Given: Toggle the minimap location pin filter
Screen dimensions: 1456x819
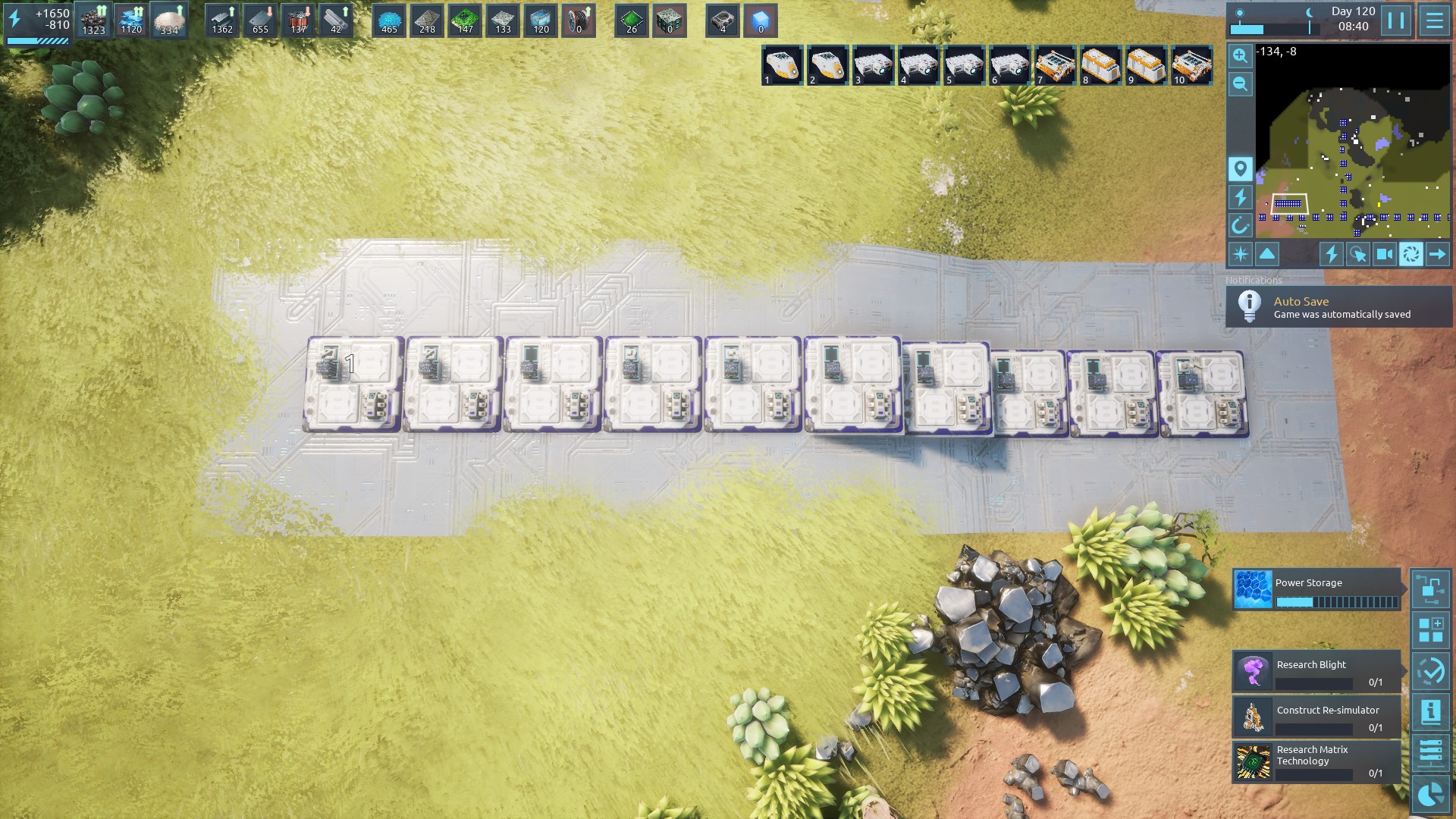Looking at the screenshot, I should tap(1240, 168).
